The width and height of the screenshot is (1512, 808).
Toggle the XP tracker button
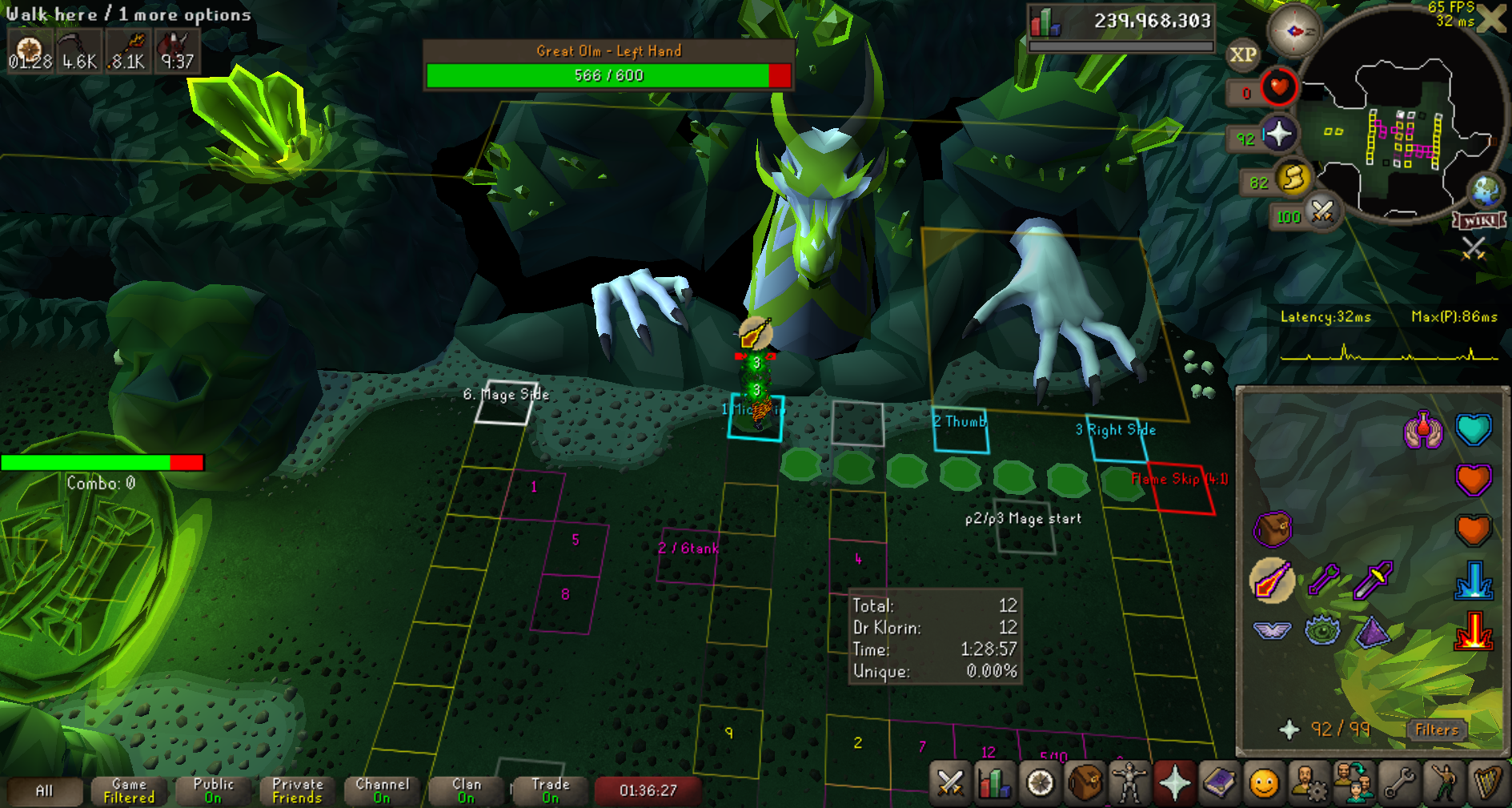point(1242,54)
